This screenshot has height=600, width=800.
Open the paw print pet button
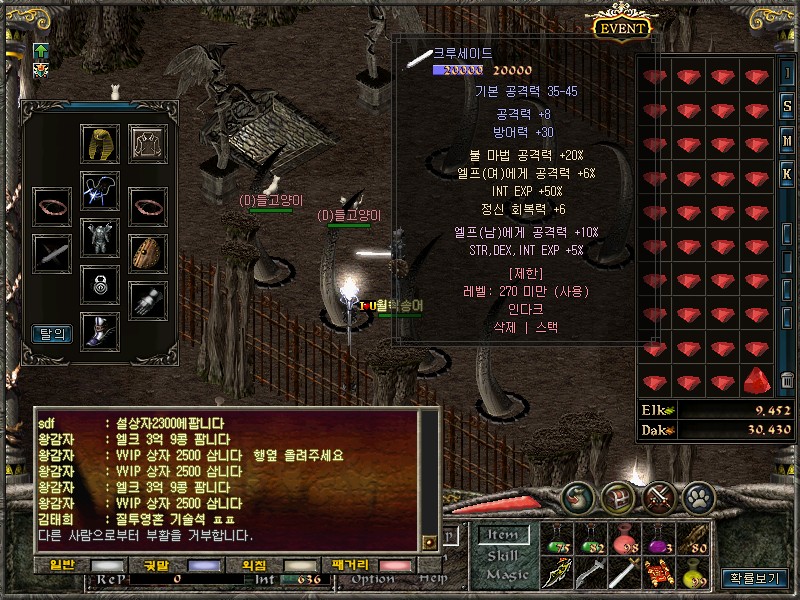(697, 497)
